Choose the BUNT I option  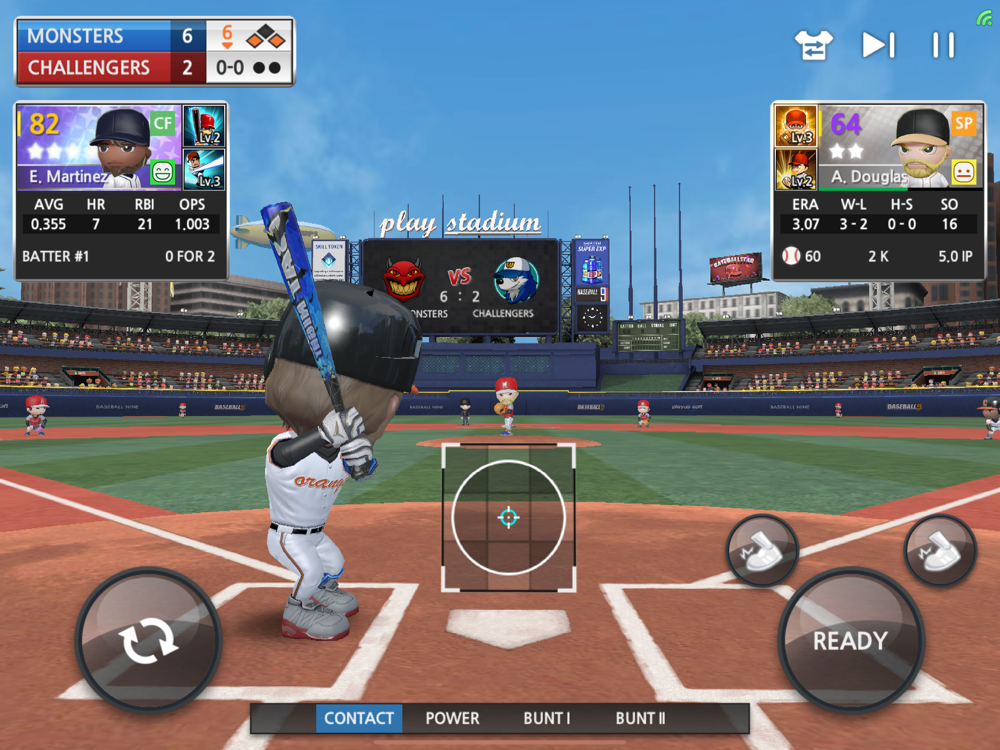tap(547, 718)
